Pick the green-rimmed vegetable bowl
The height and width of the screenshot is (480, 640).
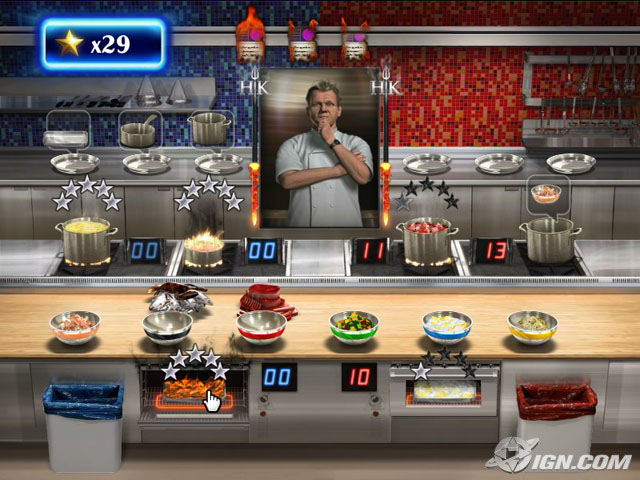tap(355, 326)
